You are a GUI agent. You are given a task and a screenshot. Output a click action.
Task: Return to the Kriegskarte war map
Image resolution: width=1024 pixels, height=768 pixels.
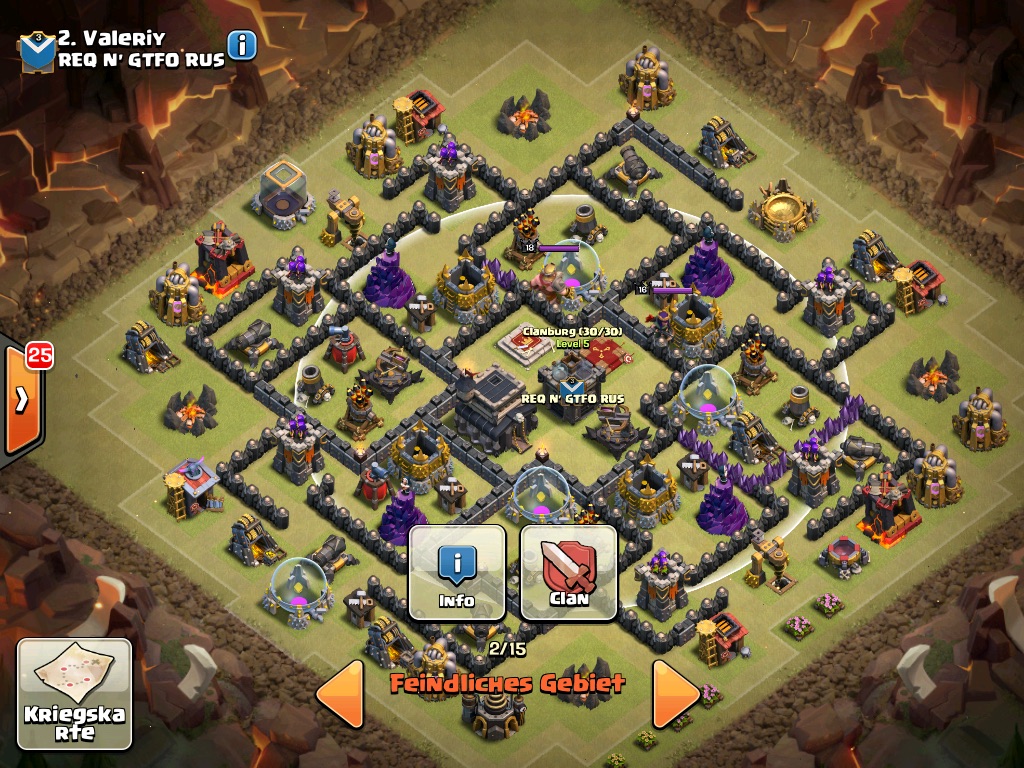pos(74,694)
